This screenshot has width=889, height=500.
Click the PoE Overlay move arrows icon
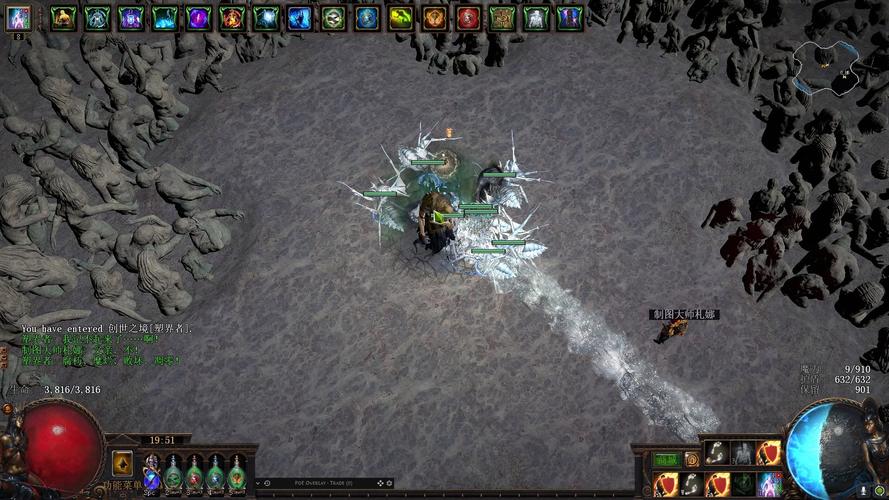[380, 483]
